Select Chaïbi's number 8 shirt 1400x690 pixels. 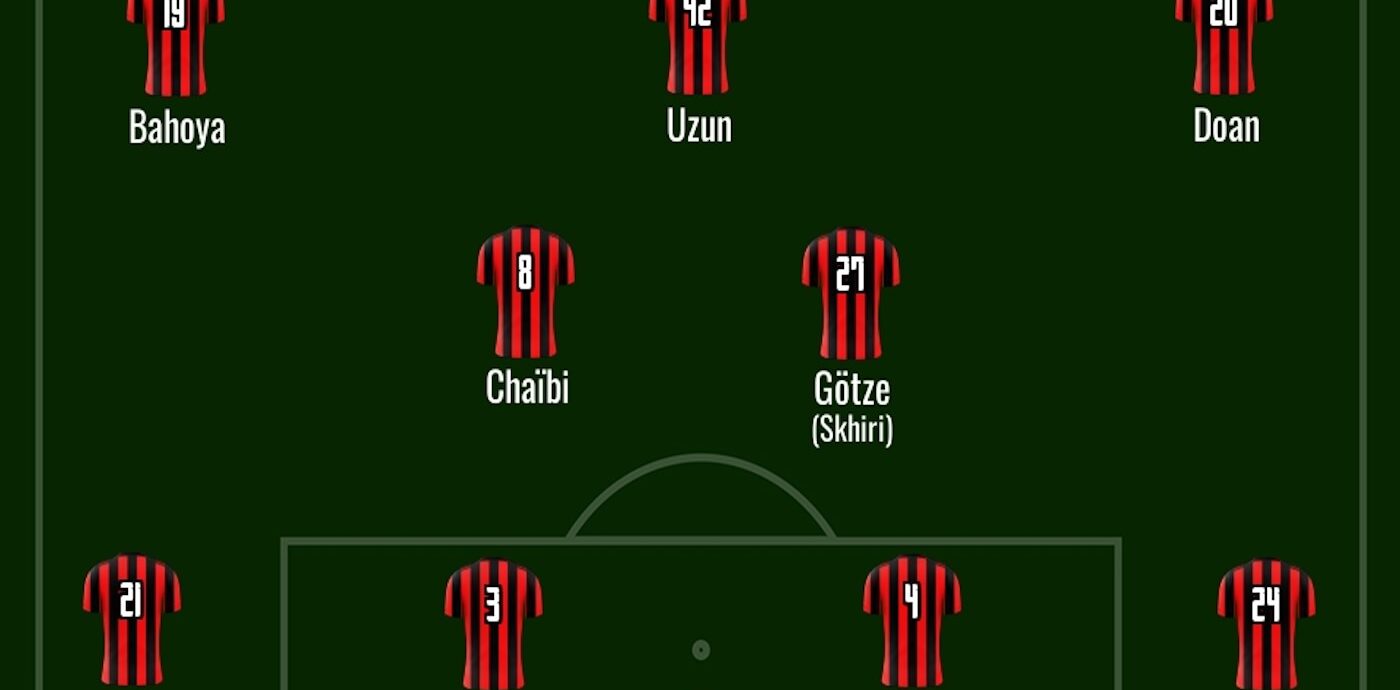(525, 292)
